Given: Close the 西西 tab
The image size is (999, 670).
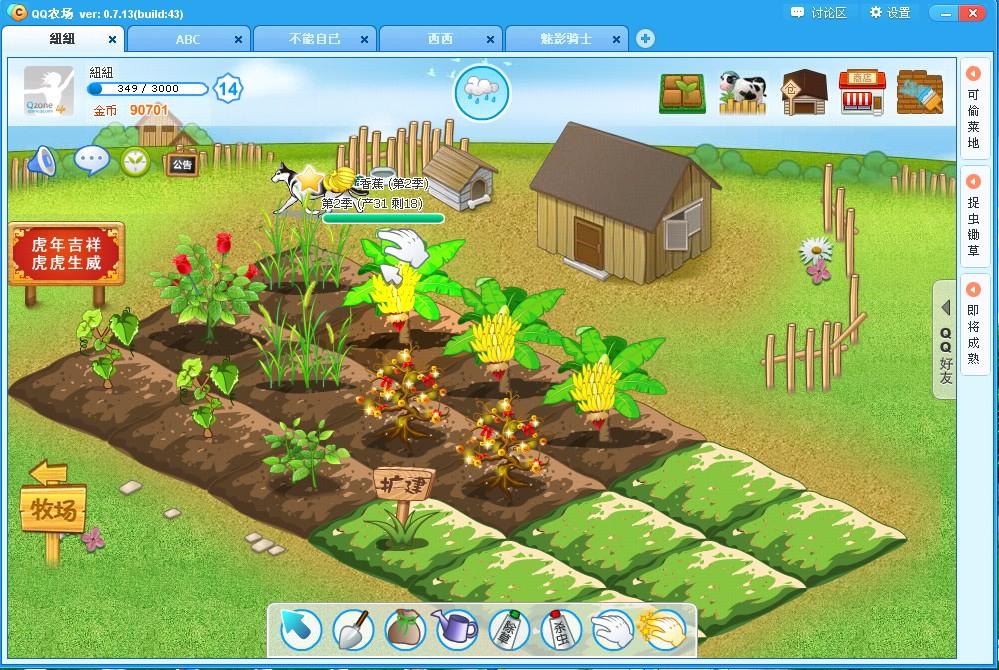Looking at the screenshot, I should coord(491,40).
